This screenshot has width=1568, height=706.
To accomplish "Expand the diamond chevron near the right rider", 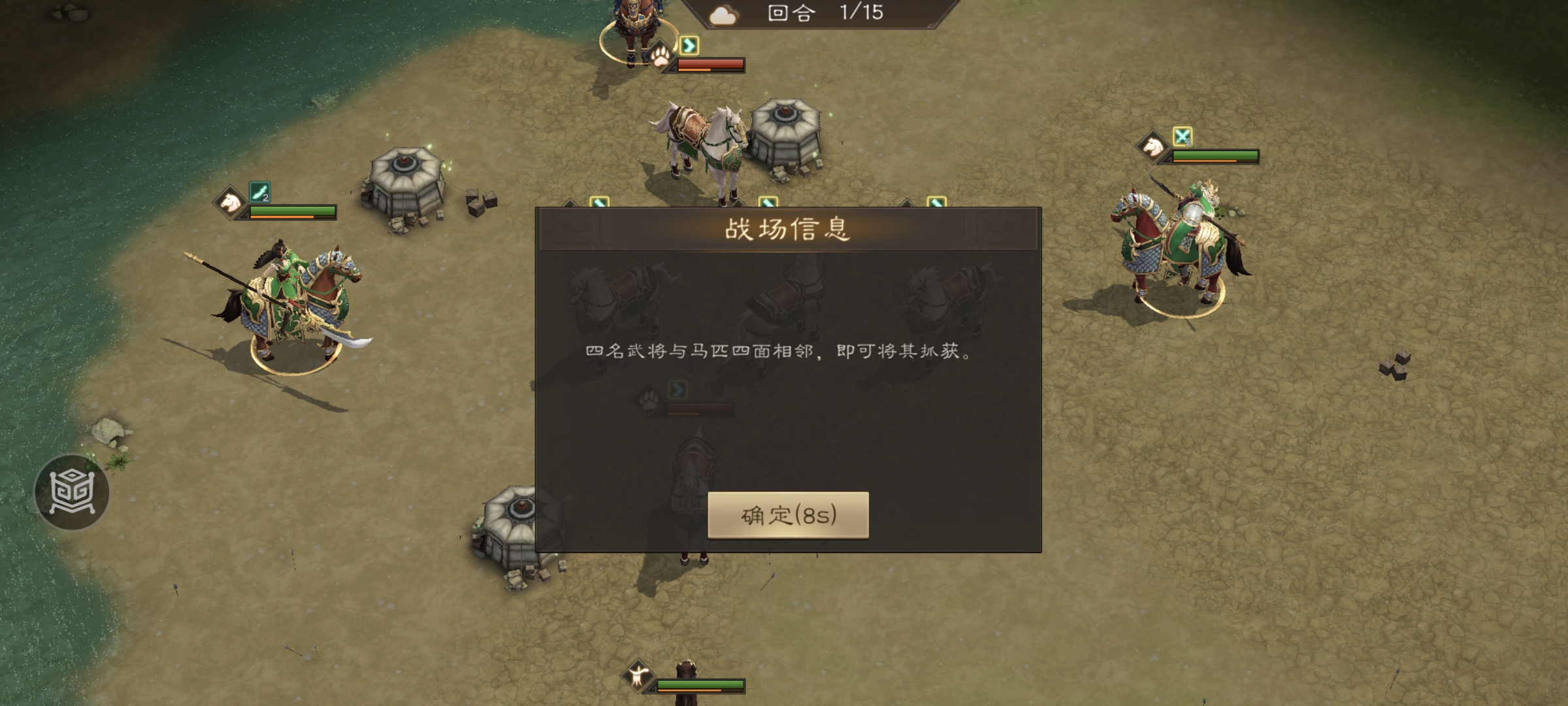I will [907, 204].
